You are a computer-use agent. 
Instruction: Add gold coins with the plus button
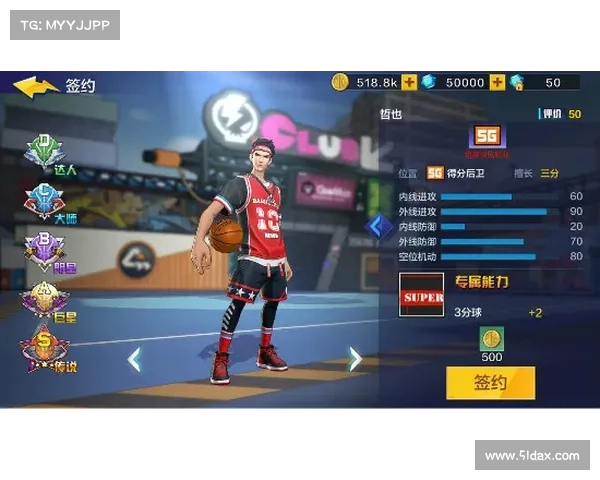click(x=411, y=82)
